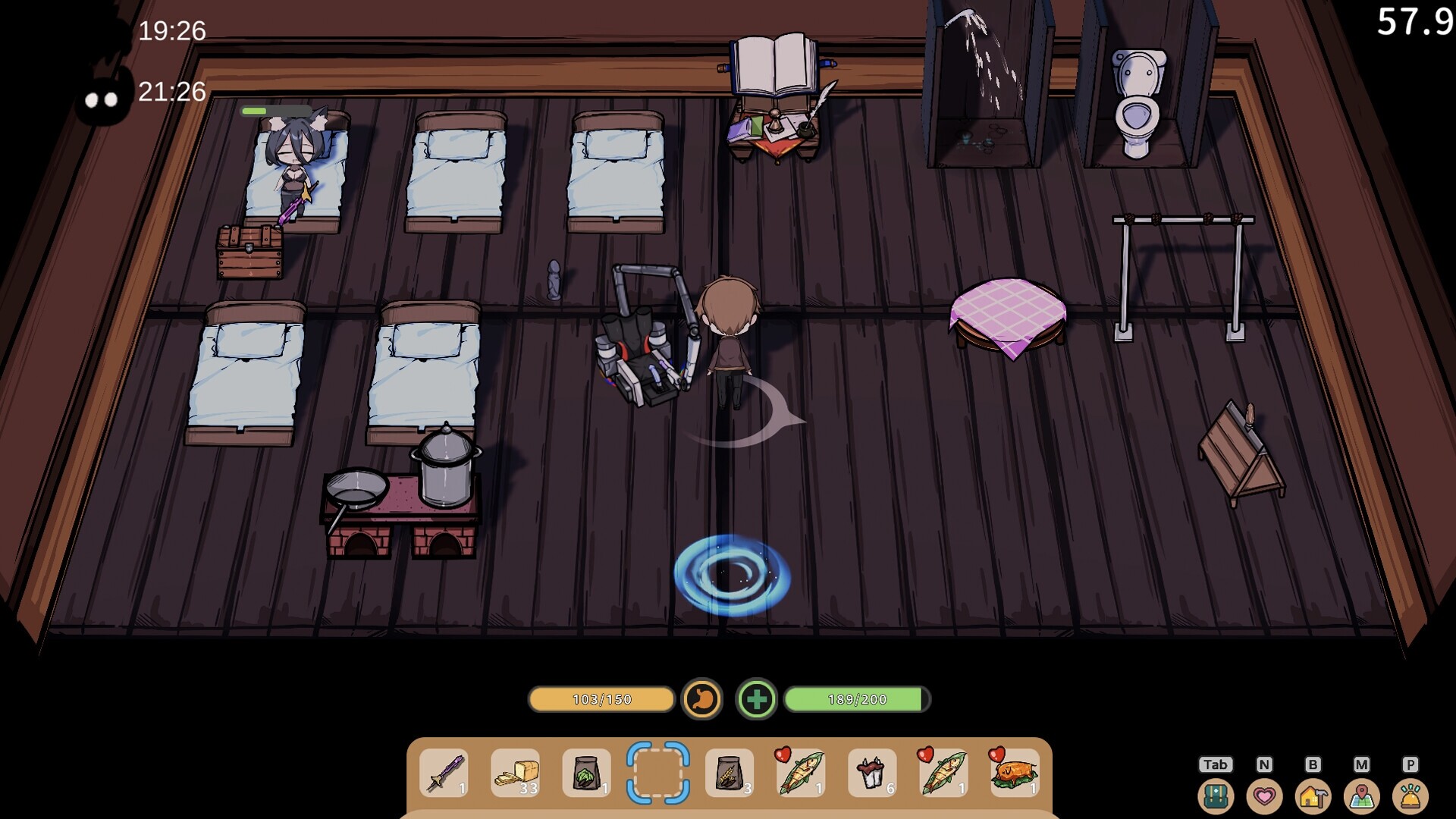Show the world map
The height and width of the screenshot is (819, 1456).
[x=1361, y=796]
